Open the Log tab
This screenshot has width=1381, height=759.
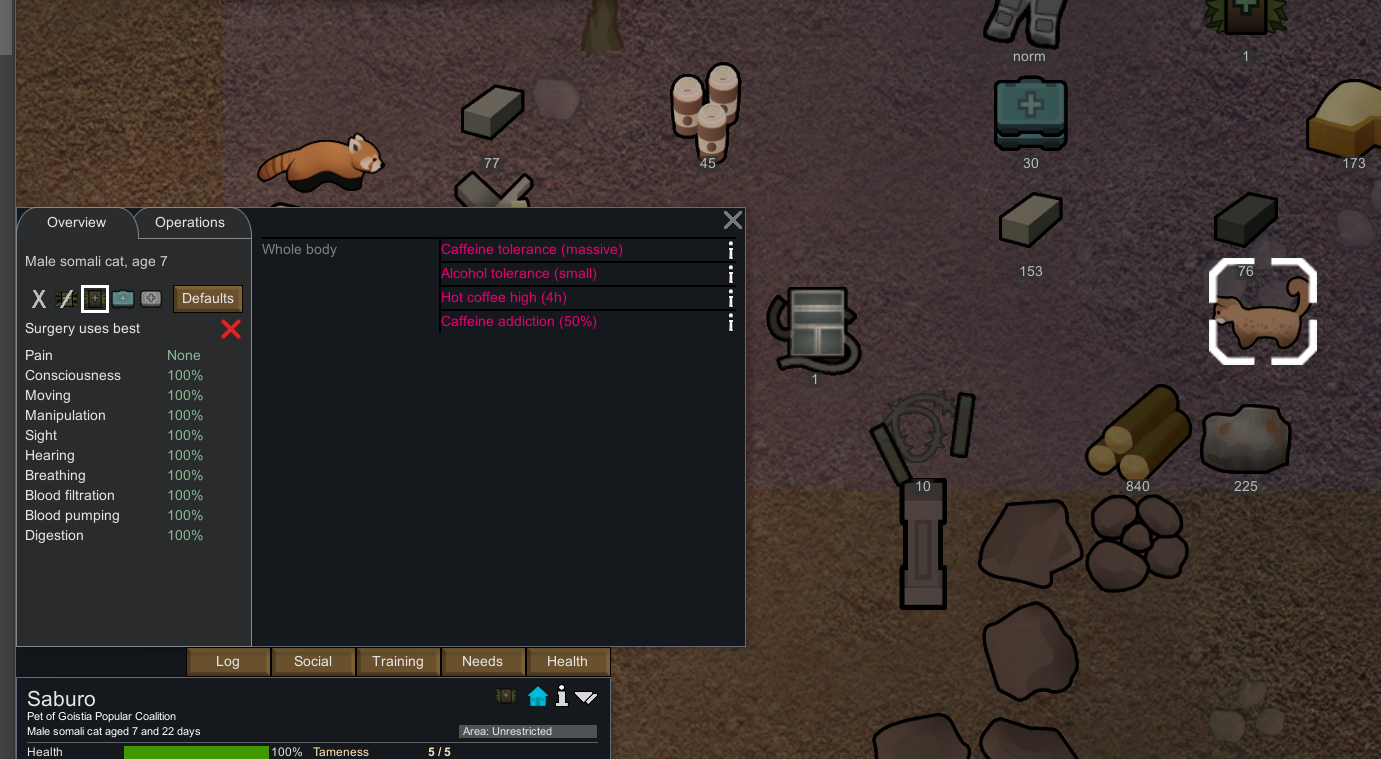tap(228, 661)
